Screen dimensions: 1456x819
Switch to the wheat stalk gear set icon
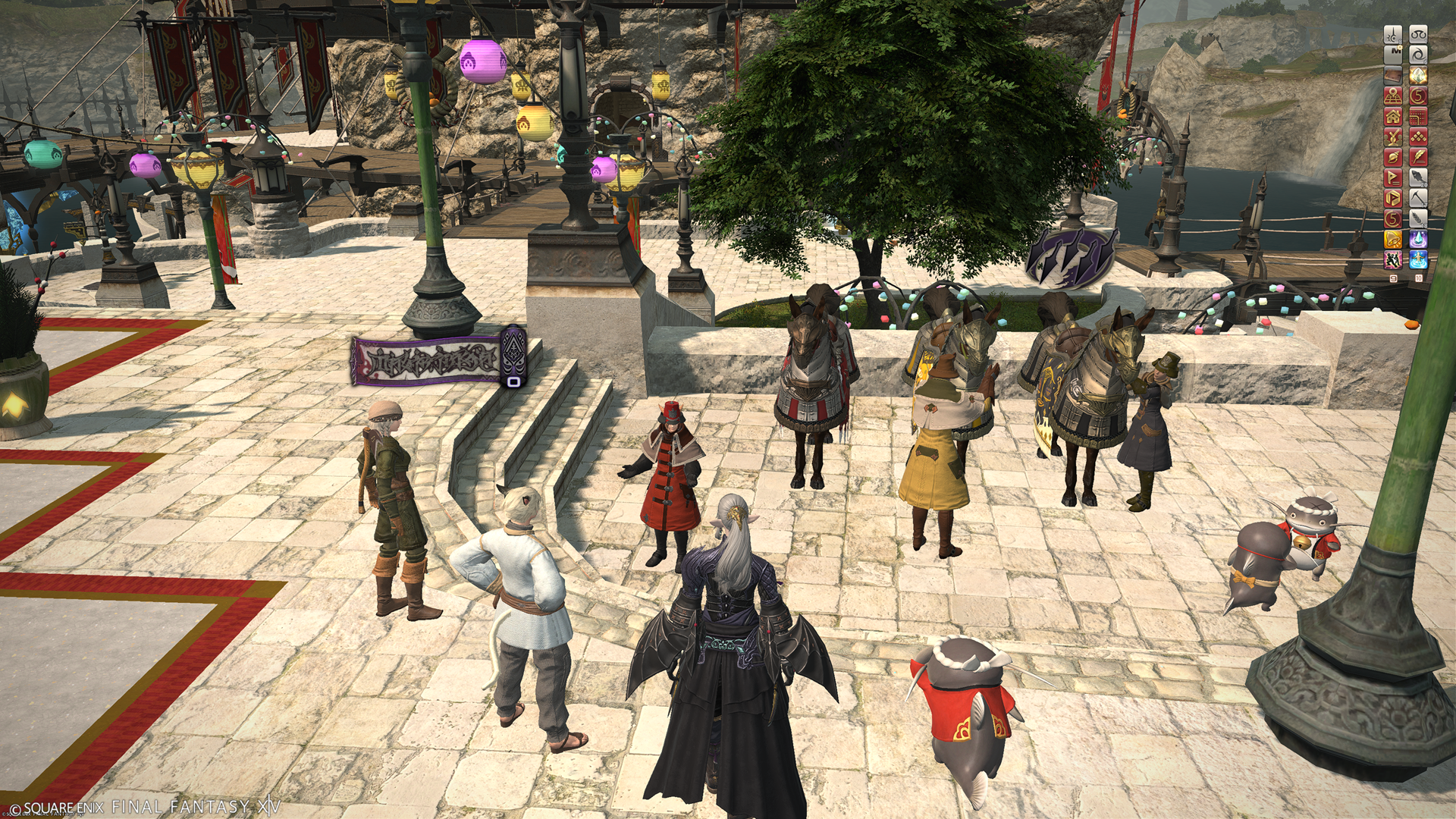coord(1417,219)
